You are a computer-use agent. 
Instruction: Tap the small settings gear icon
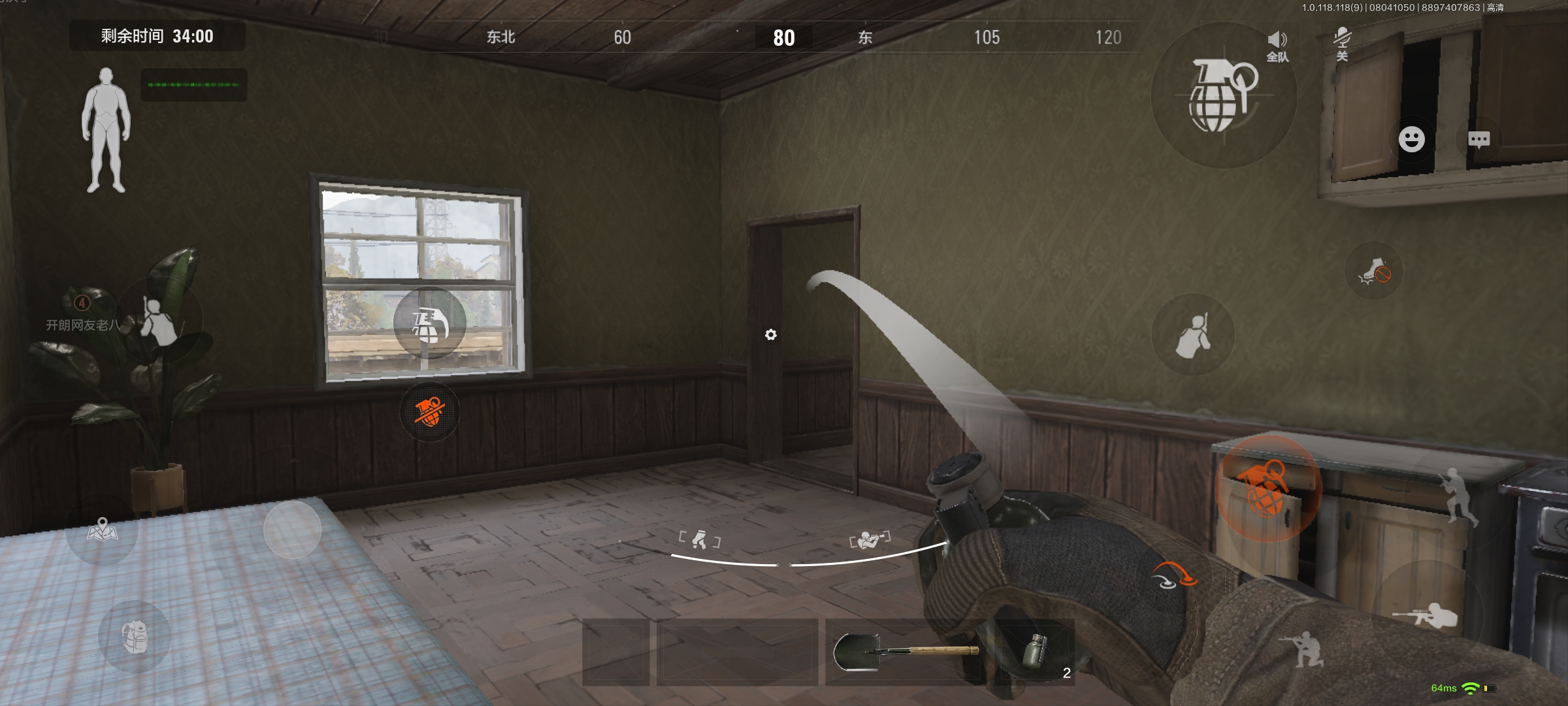771,335
